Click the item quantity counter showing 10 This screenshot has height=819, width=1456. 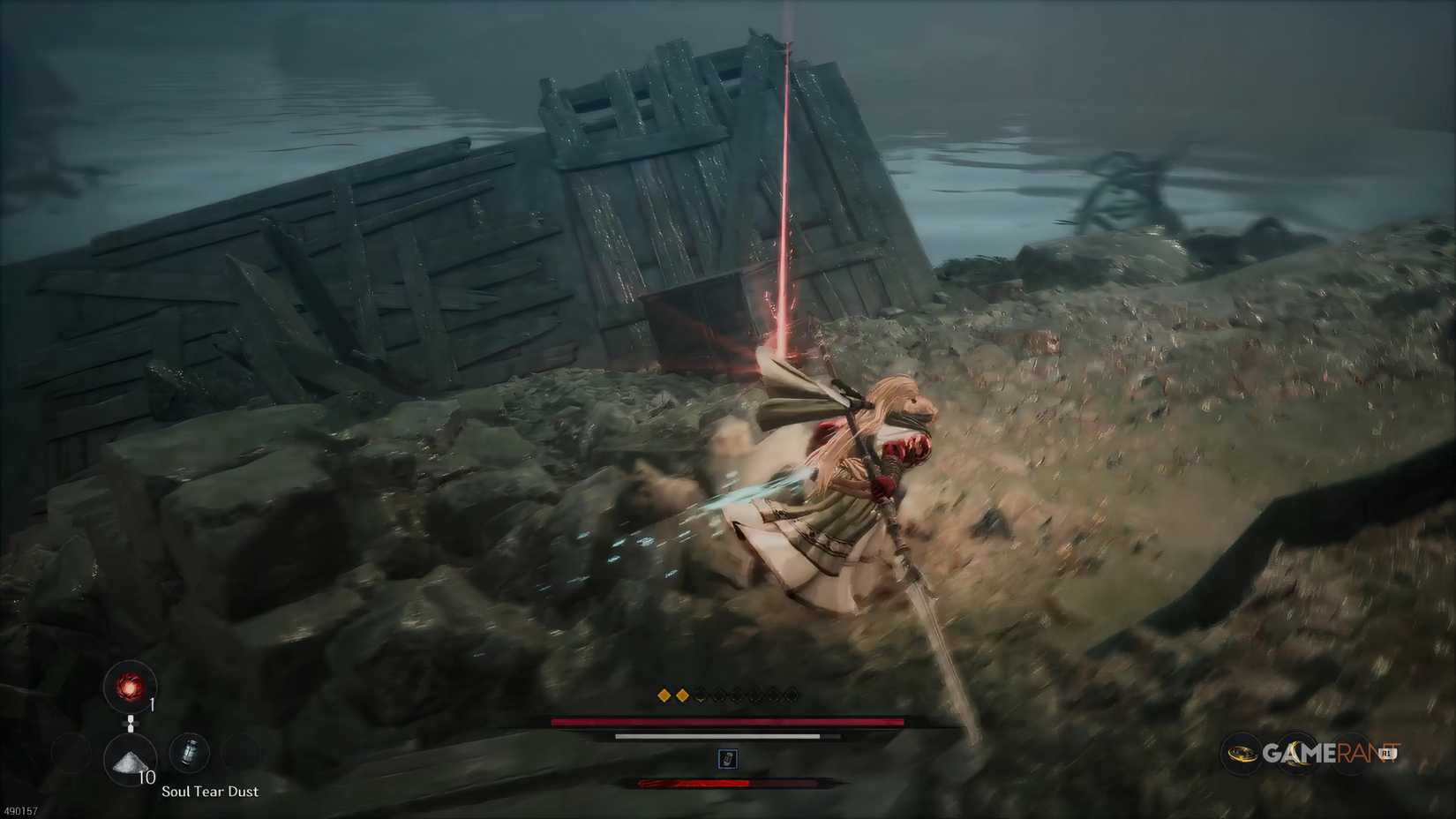click(x=147, y=777)
